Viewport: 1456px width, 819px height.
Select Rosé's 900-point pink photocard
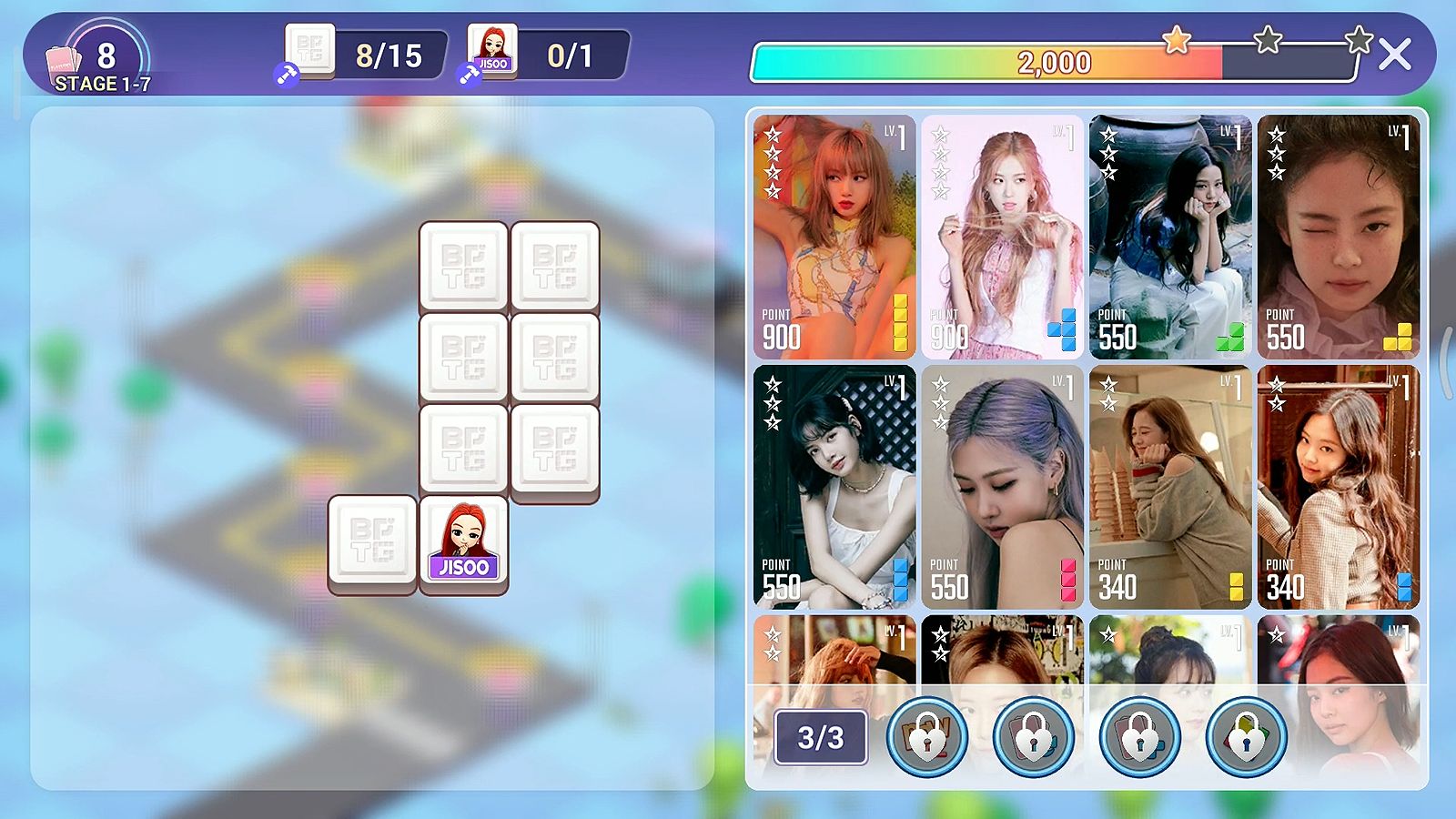tap(1001, 233)
